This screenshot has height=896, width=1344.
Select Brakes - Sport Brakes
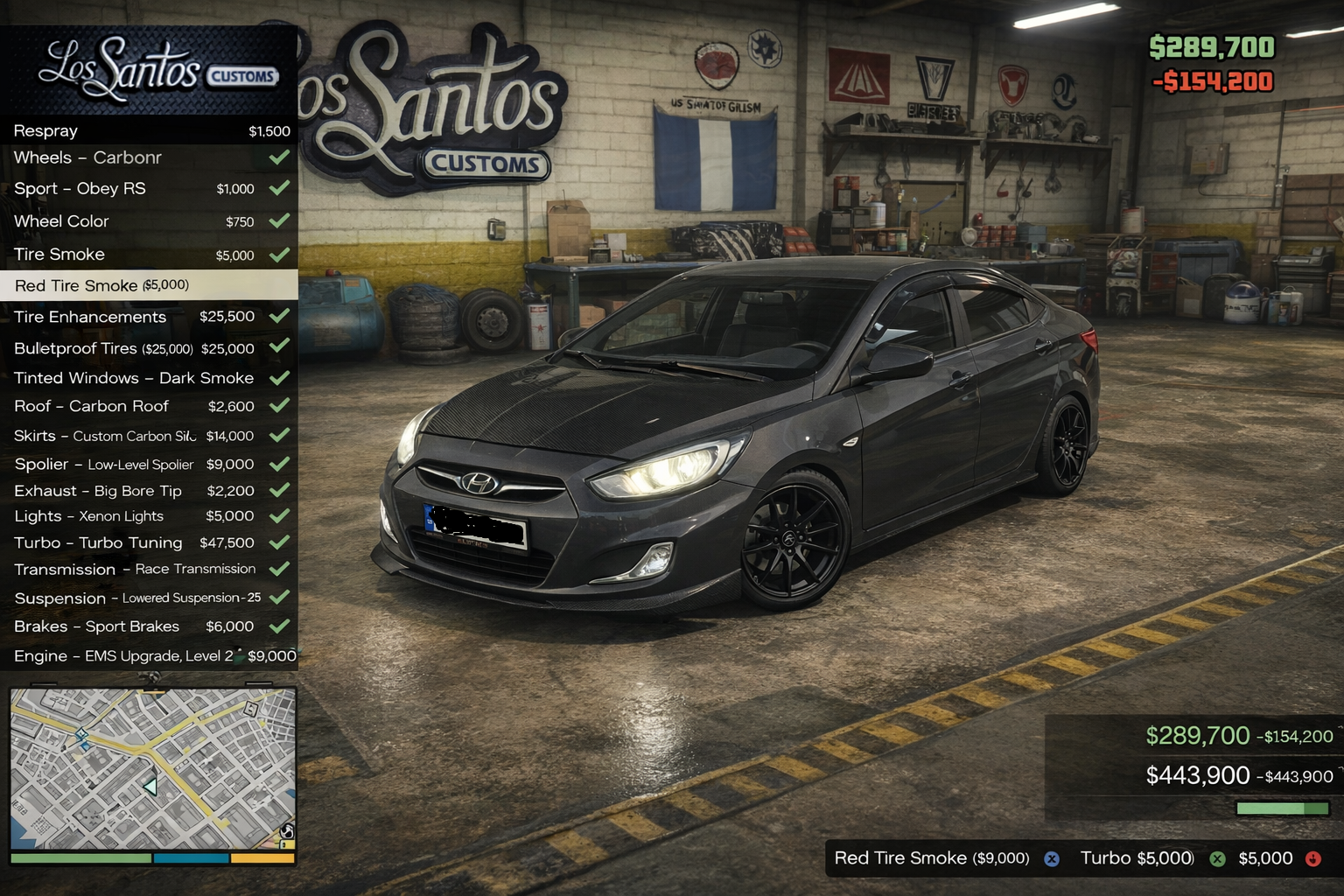pyautogui.click(x=149, y=626)
